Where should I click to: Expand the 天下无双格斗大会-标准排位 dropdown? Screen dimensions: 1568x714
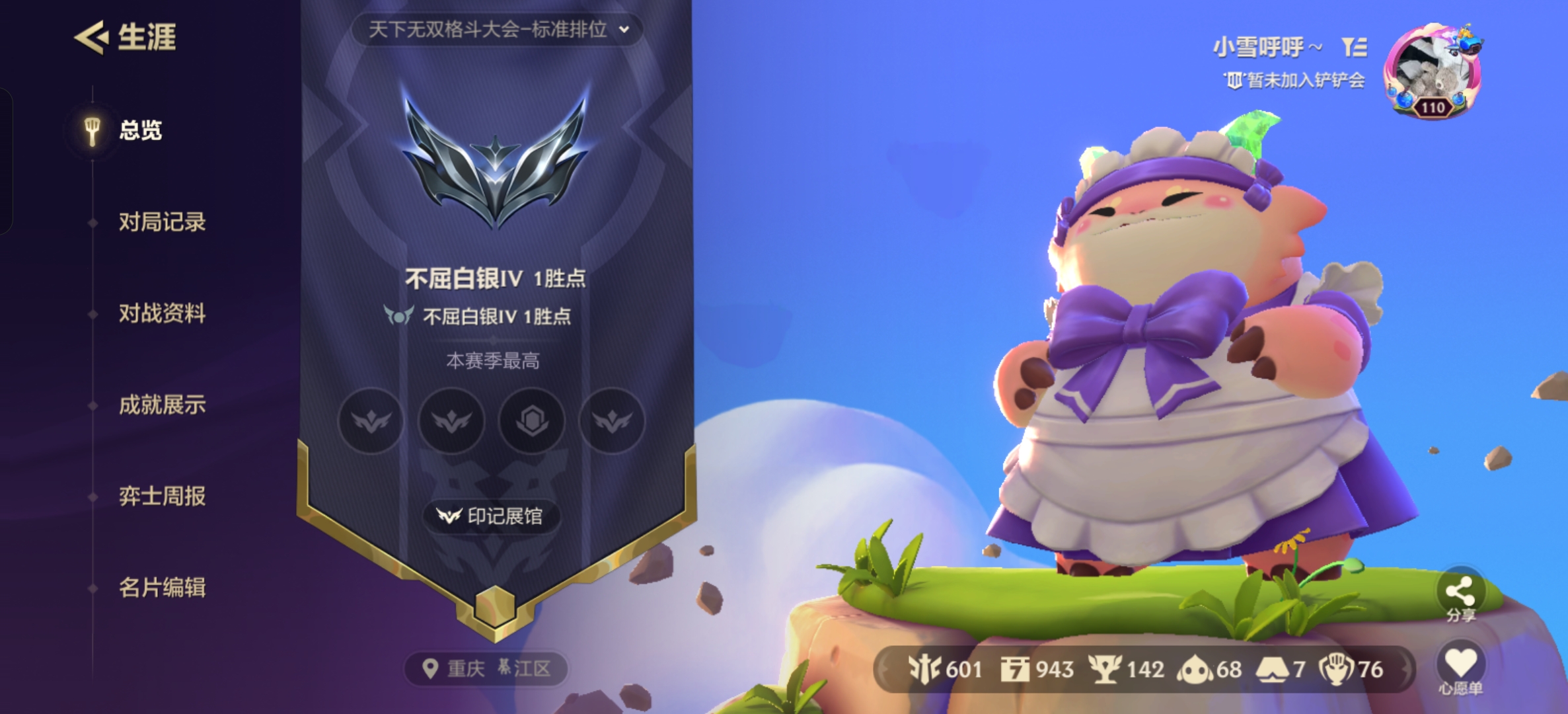tap(497, 30)
